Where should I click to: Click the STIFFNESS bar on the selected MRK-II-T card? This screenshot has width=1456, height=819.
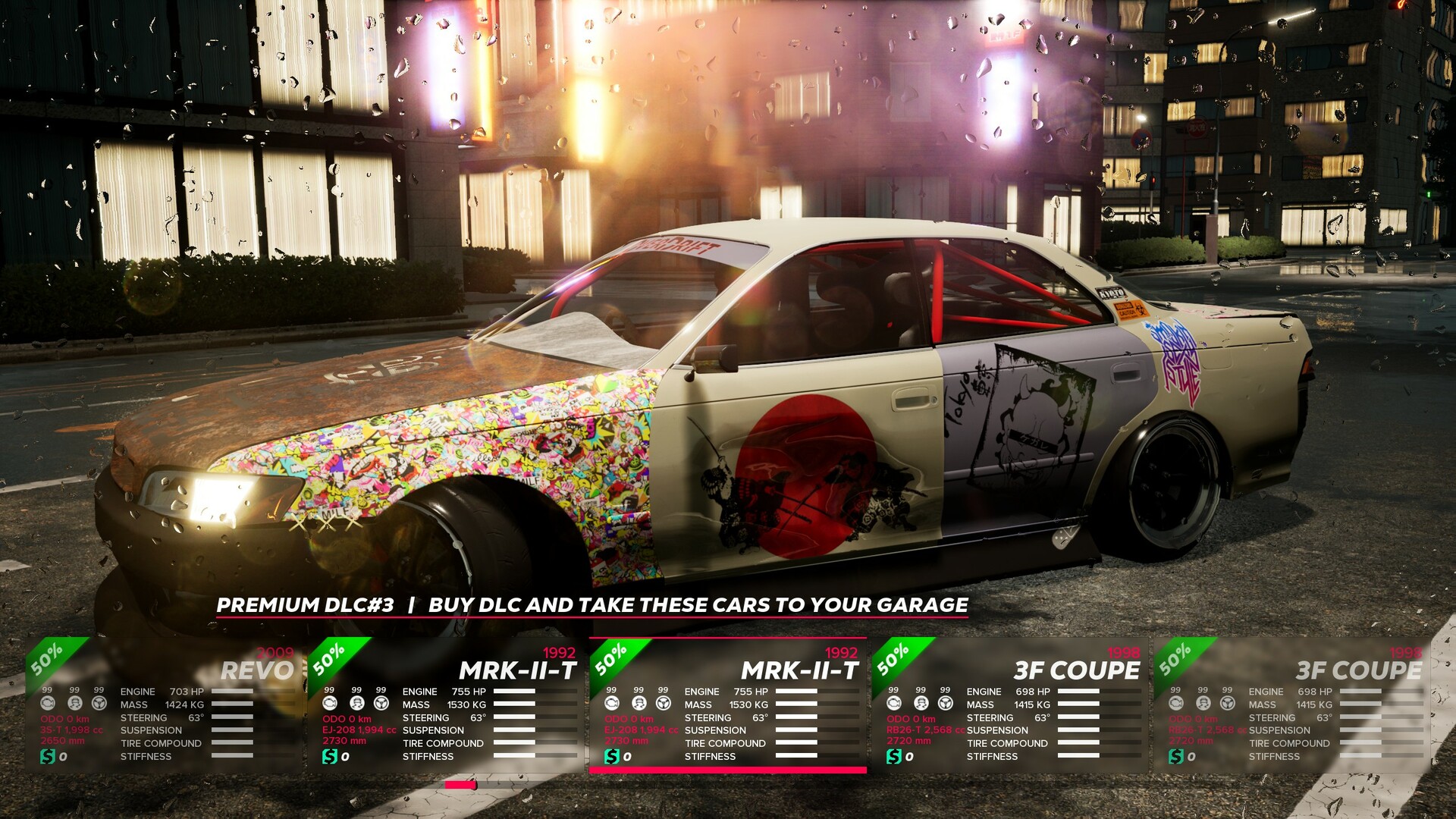(x=796, y=756)
